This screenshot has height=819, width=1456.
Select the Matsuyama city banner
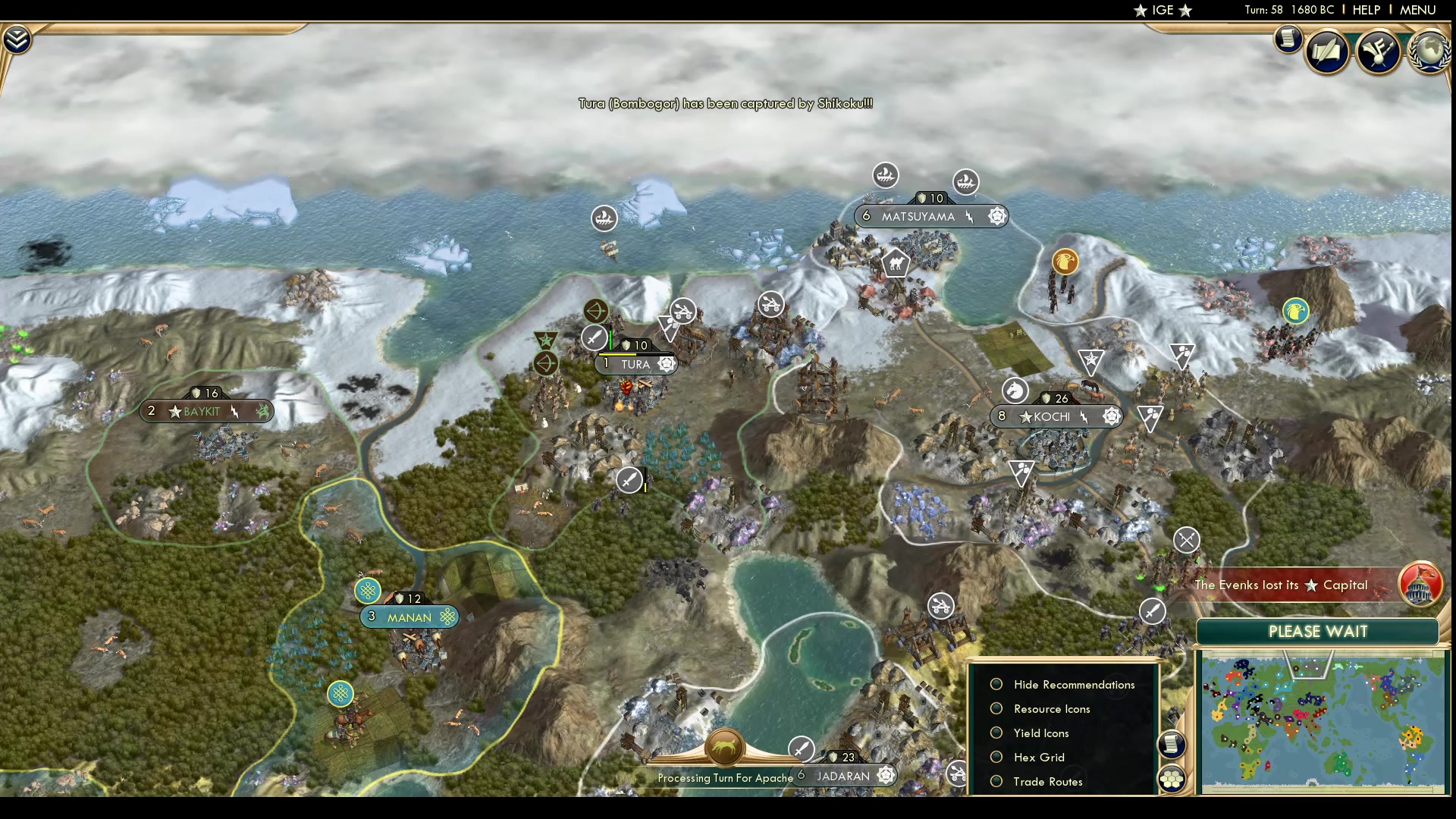(x=918, y=217)
